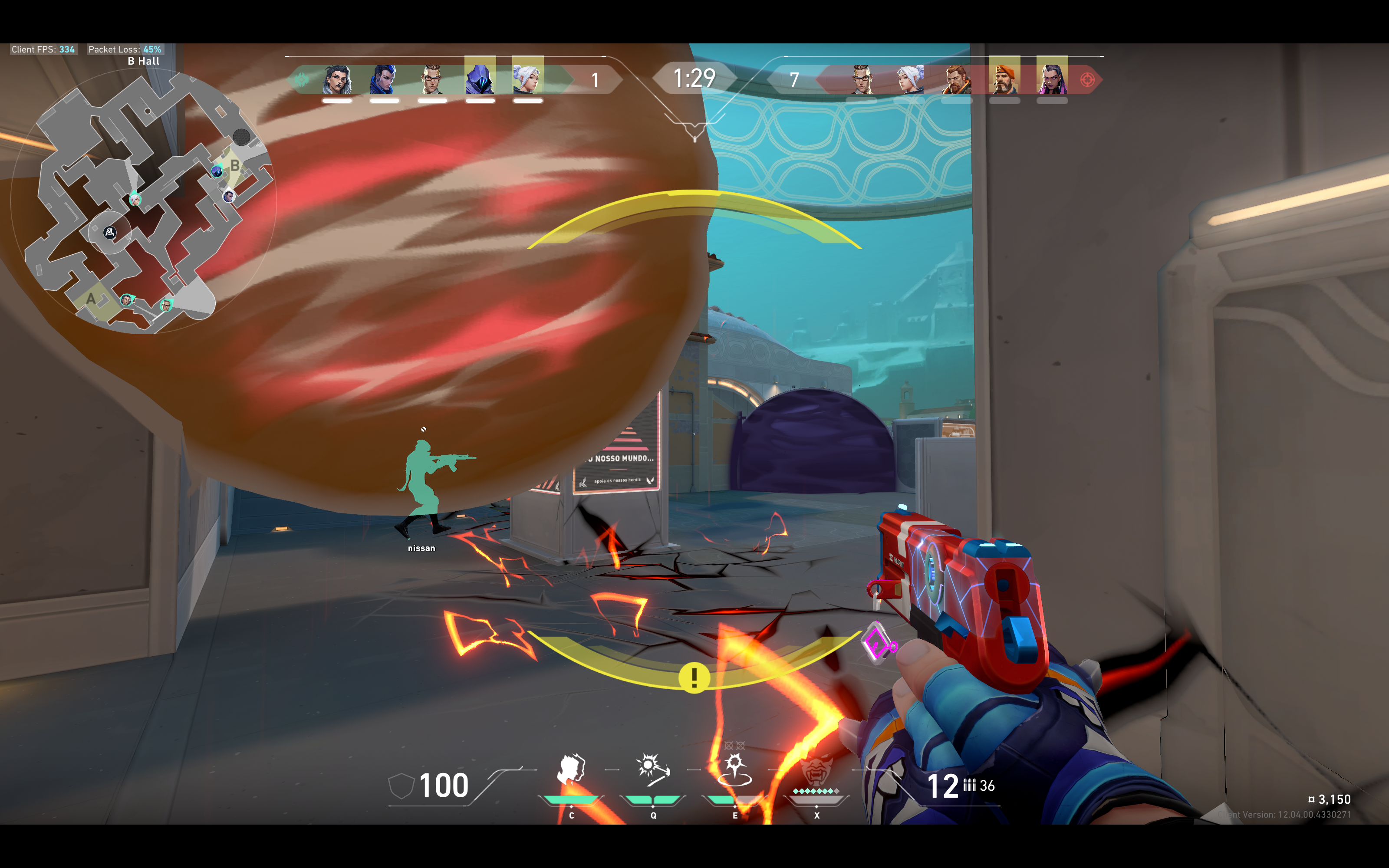Choose Reyna's portrait on the enemy team bar
The image size is (1389, 868).
1052,79
